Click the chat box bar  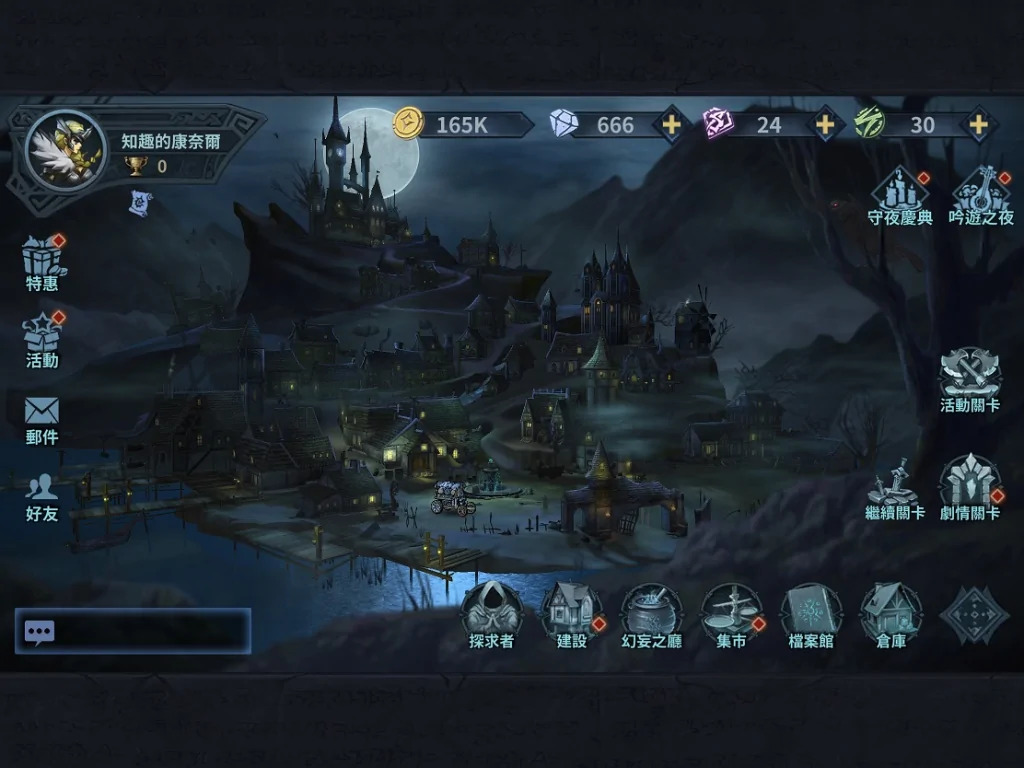[133, 631]
